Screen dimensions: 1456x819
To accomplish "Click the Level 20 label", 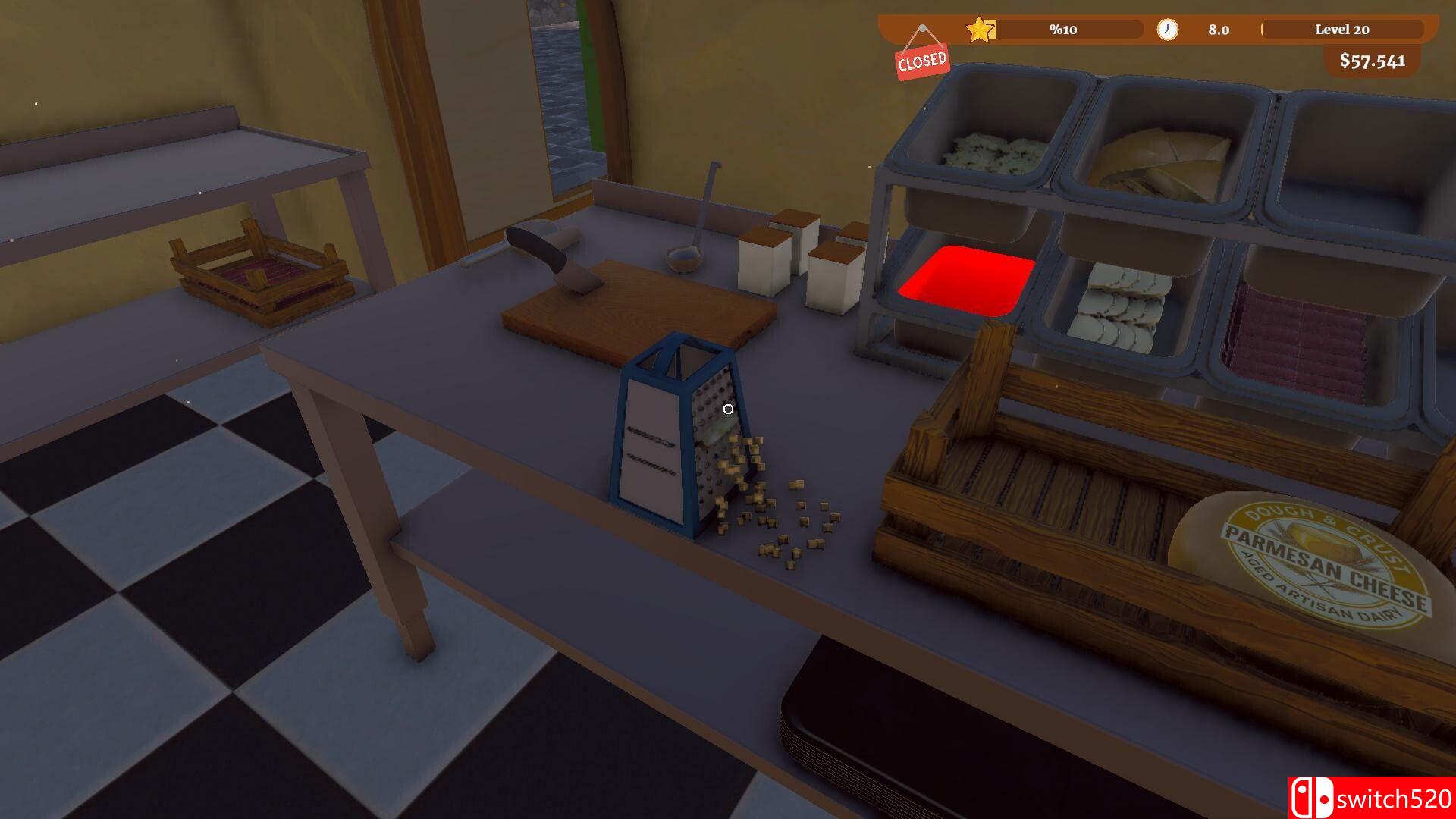I will point(1343,30).
